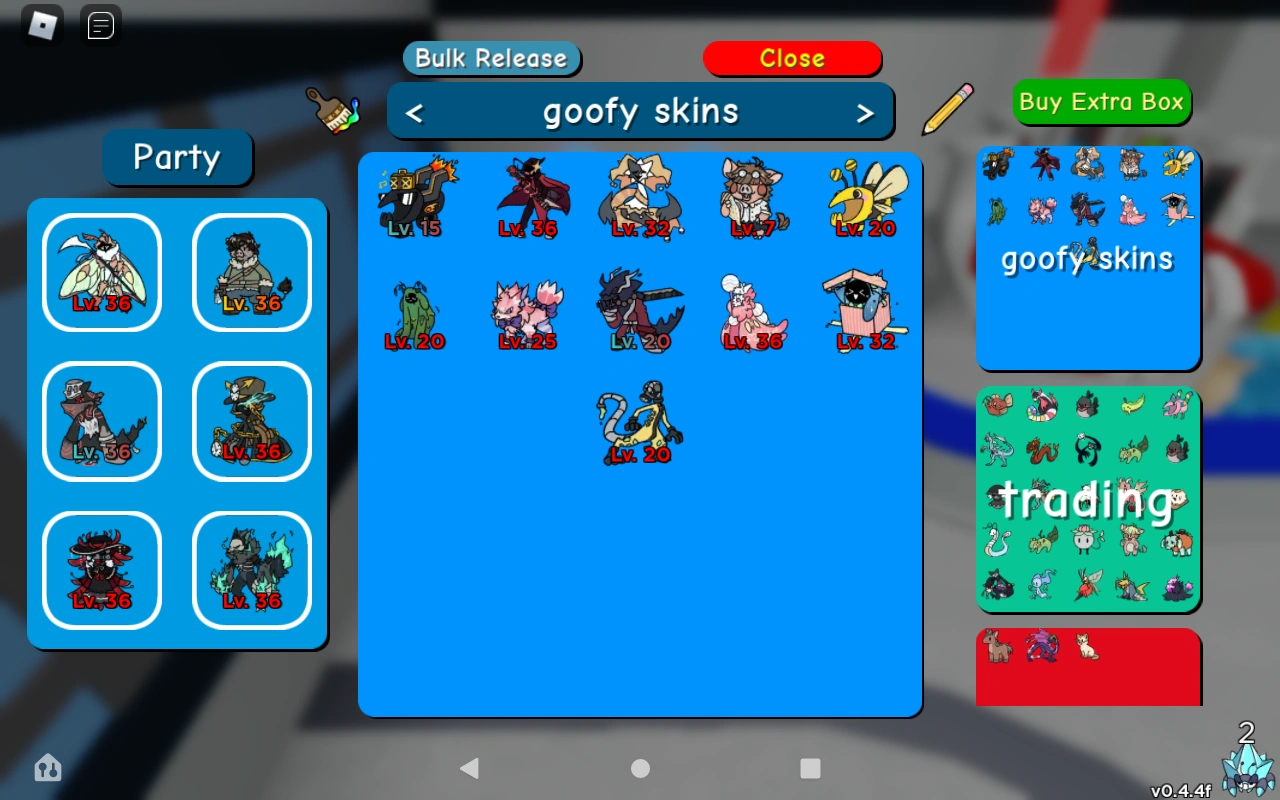
Task: Click the pink birdhouse Lv. 32 creature
Action: 864,310
